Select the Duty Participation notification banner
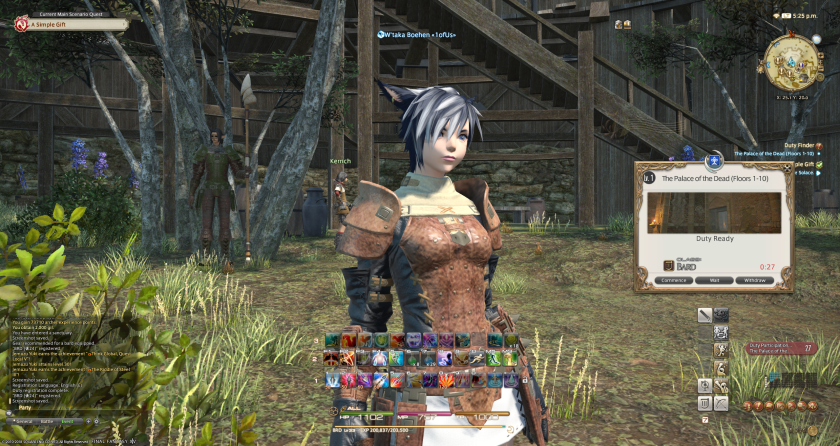This screenshot has height=446, width=840. tap(781, 348)
